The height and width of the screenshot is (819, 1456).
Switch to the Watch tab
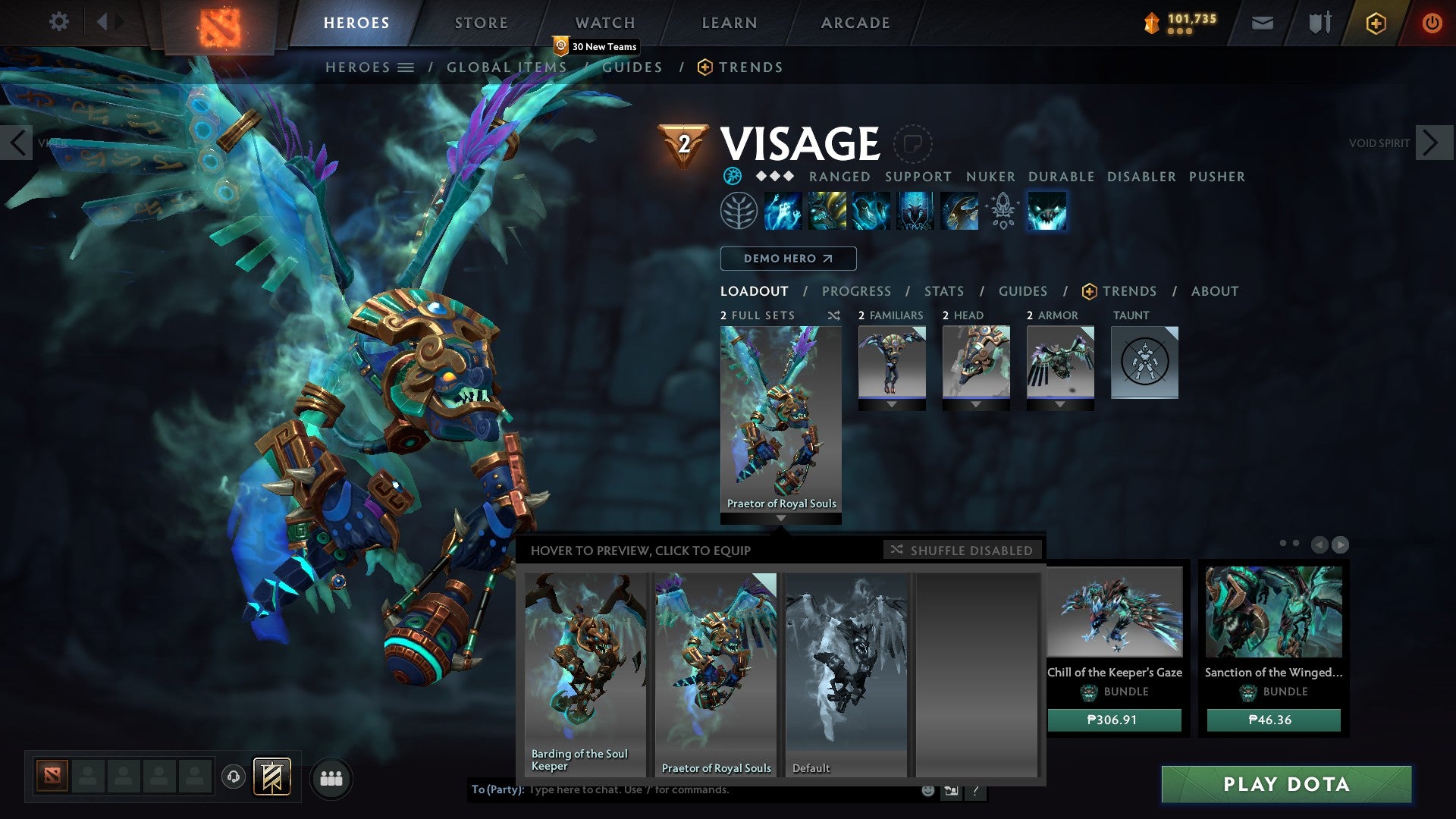(605, 23)
